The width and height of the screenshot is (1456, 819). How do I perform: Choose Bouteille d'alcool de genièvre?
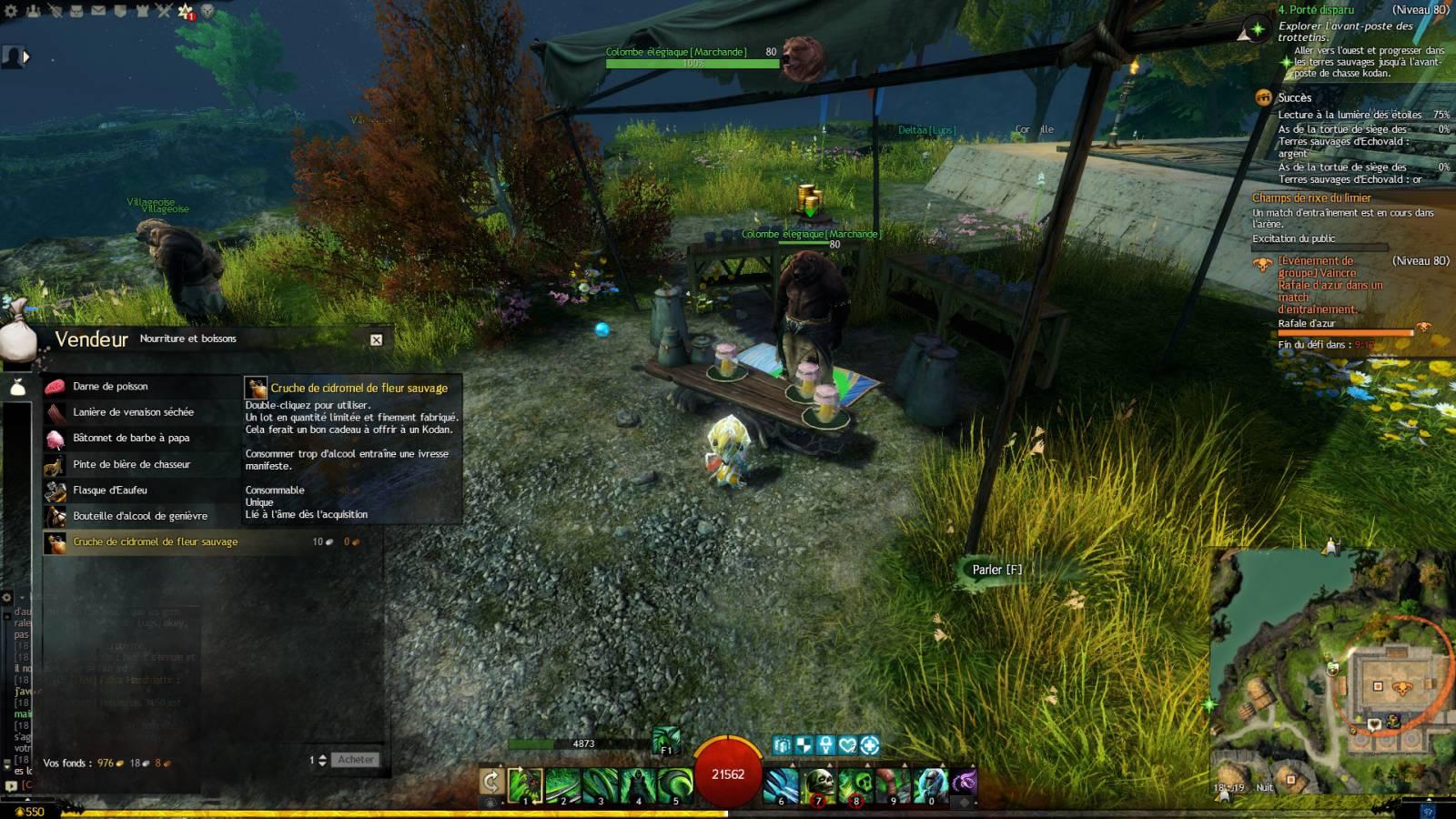tap(140, 516)
